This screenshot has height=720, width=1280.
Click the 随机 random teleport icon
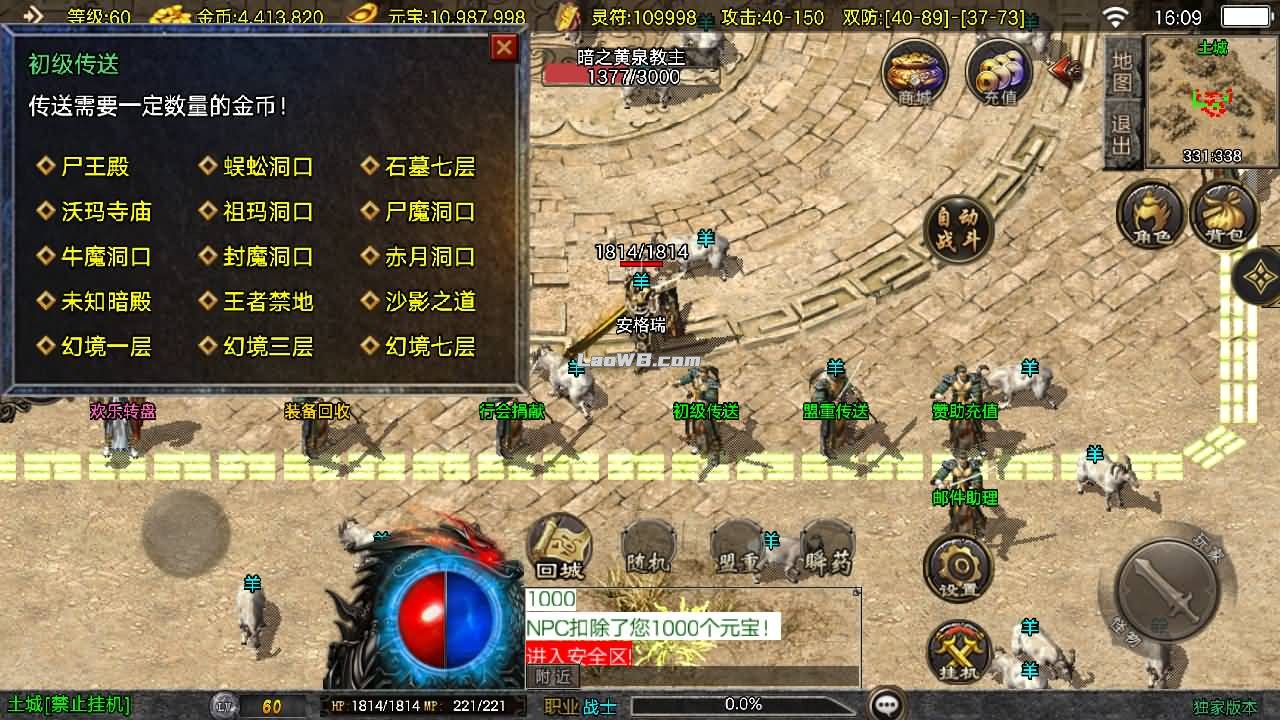click(x=648, y=545)
